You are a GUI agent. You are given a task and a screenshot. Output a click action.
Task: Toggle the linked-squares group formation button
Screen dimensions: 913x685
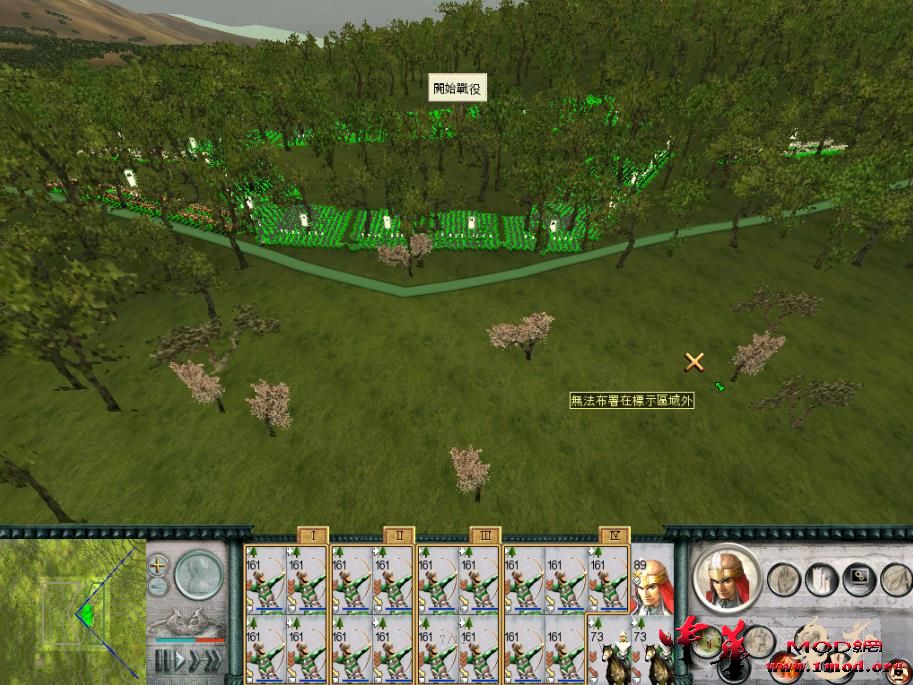(x=857, y=577)
